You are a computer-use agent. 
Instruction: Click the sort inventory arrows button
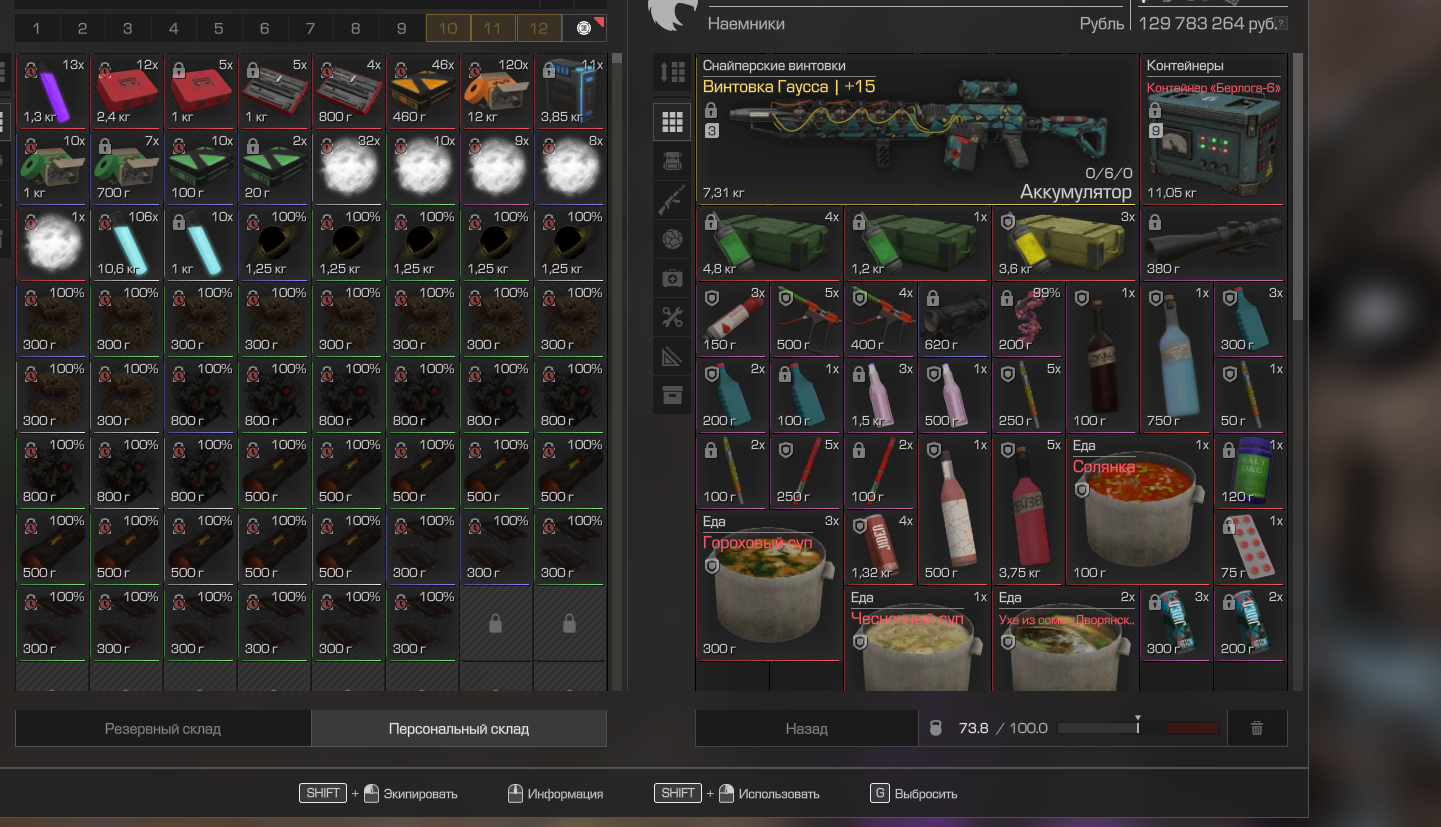click(672, 72)
